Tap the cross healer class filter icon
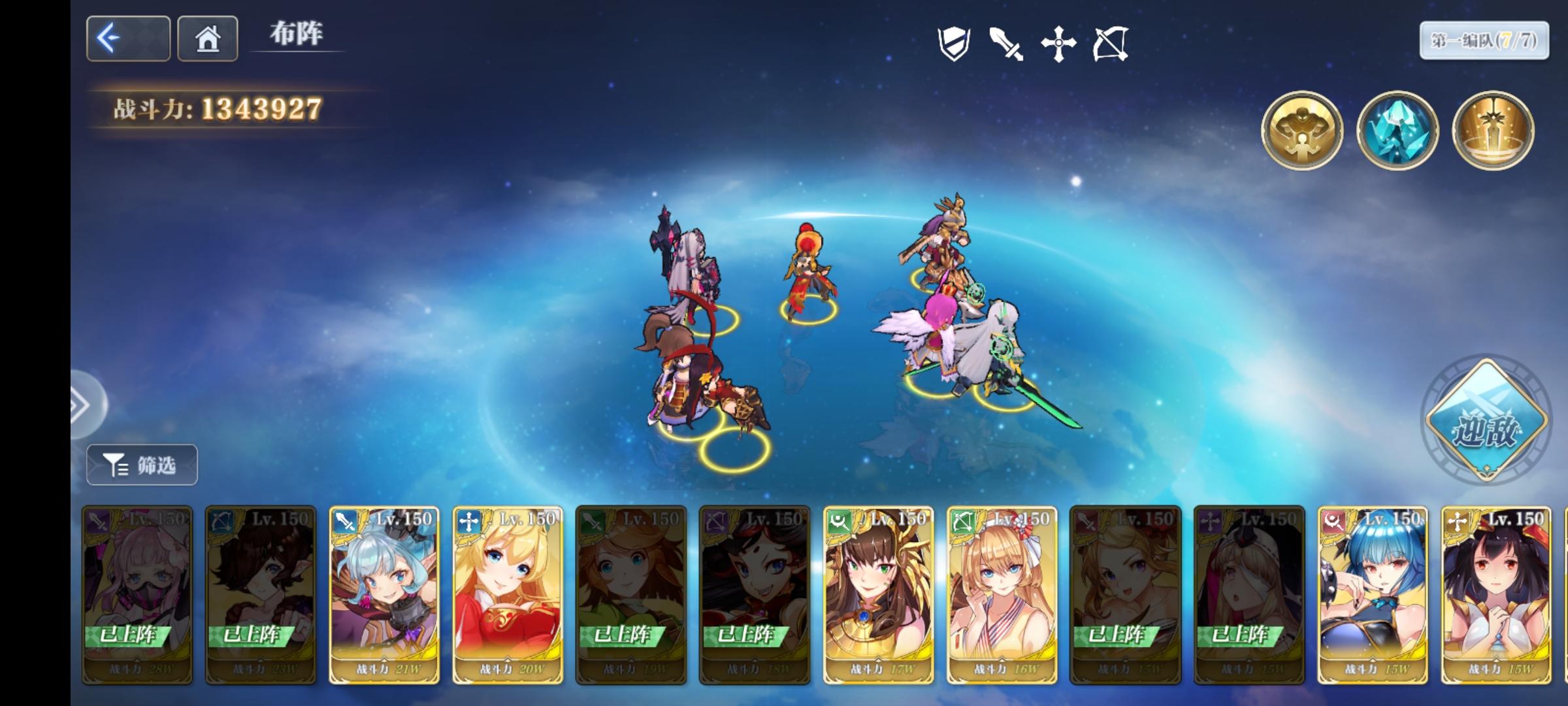This screenshot has height=706, width=1568. pyautogui.click(x=1058, y=42)
